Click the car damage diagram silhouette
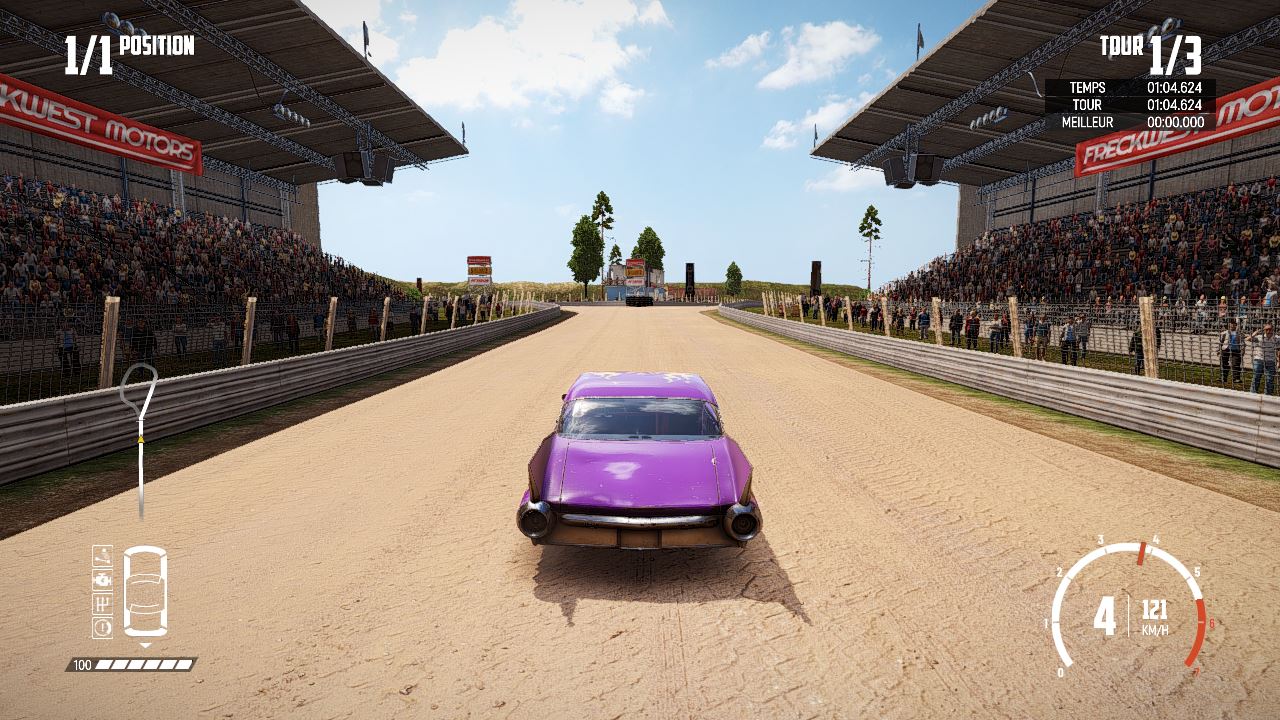1280x720 pixels. pos(145,592)
